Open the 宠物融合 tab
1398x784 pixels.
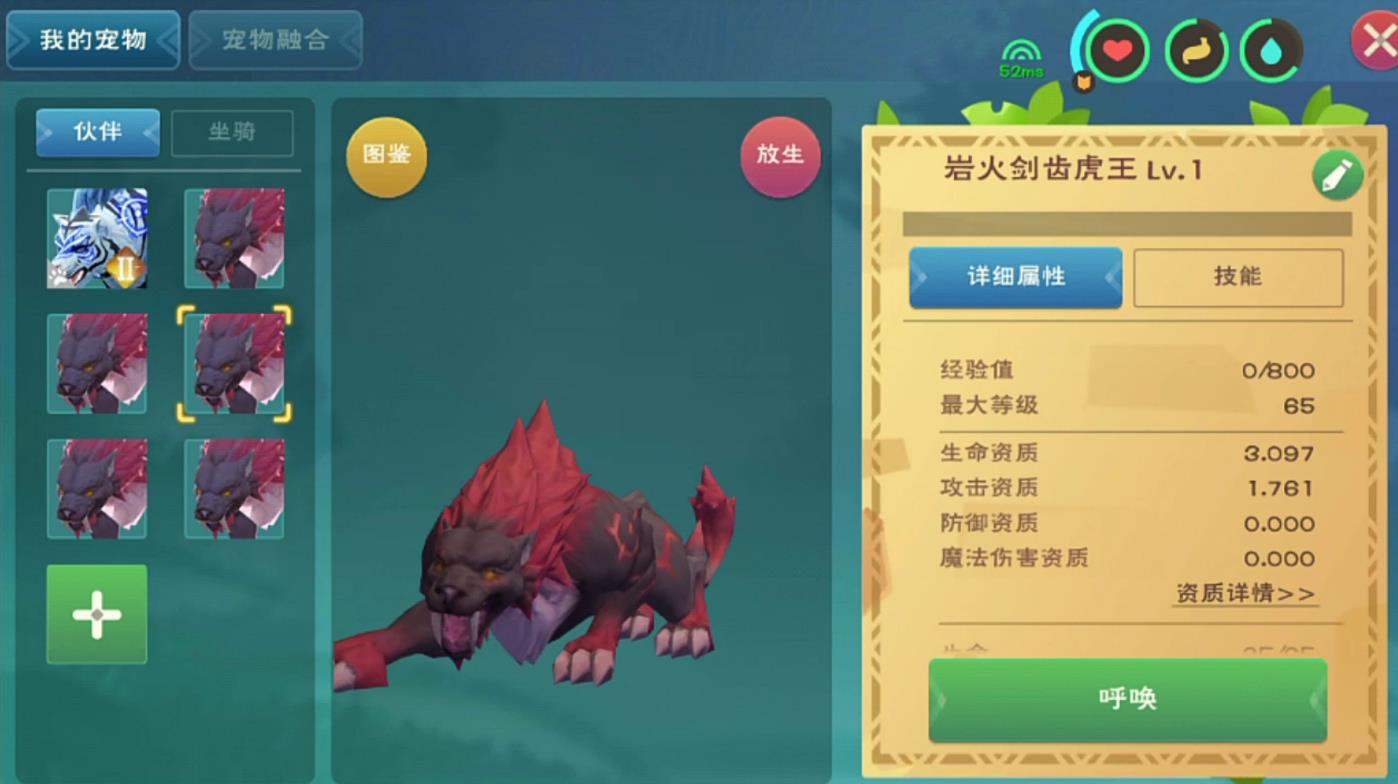pyautogui.click(x=275, y=40)
